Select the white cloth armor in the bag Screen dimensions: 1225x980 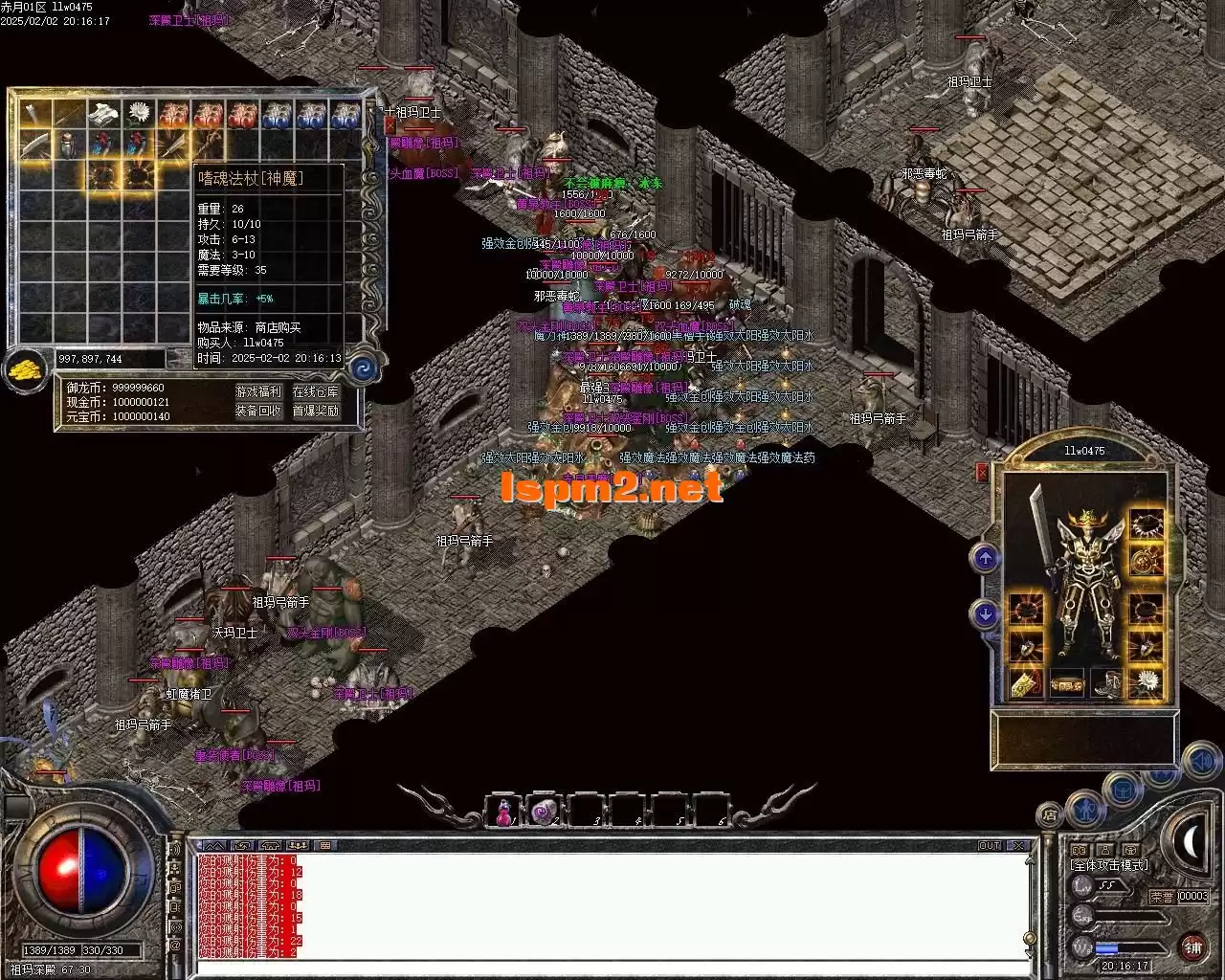click(102, 113)
